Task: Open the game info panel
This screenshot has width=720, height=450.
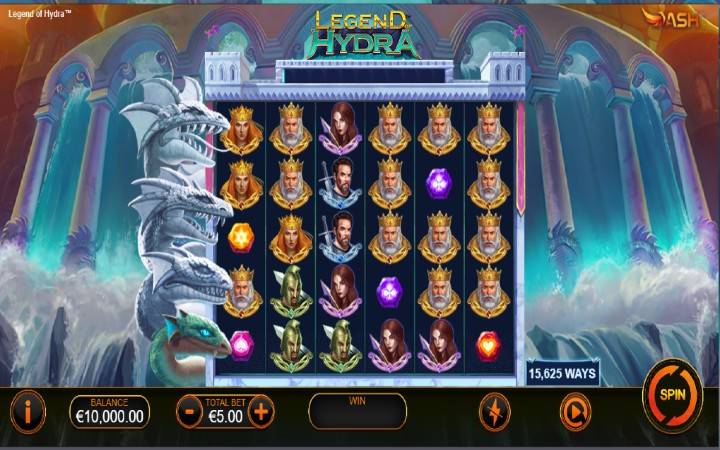Action: (x=29, y=410)
